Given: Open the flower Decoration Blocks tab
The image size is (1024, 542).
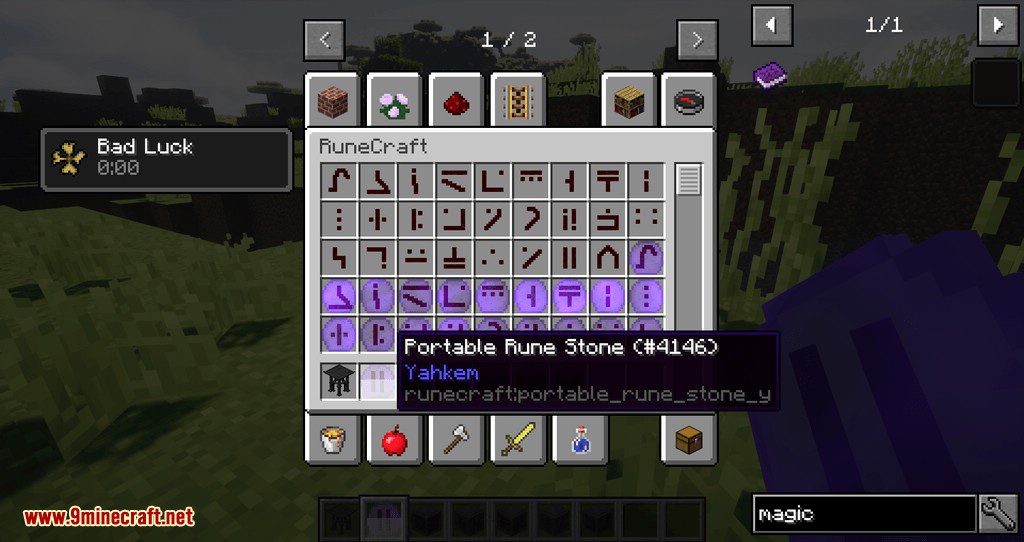Looking at the screenshot, I should coord(393,100).
